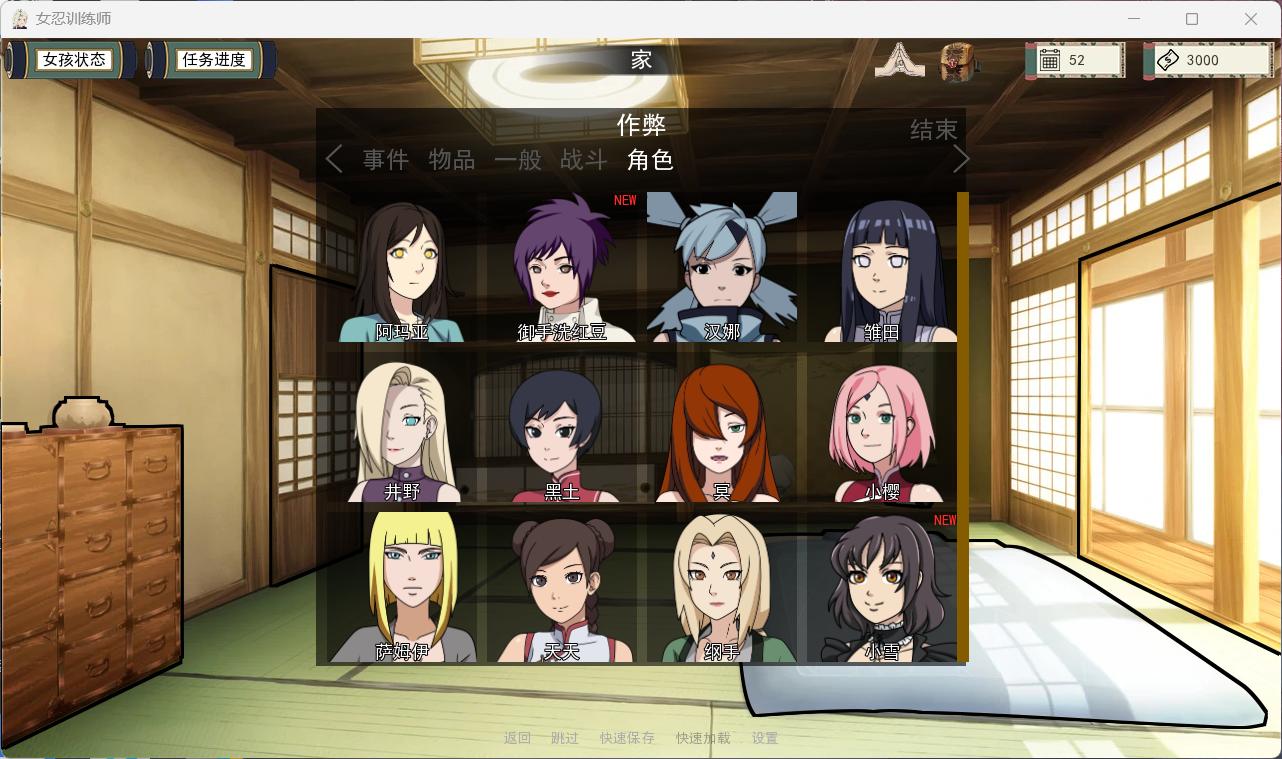Open the character face icon near the top bar

(x=957, y=60)
